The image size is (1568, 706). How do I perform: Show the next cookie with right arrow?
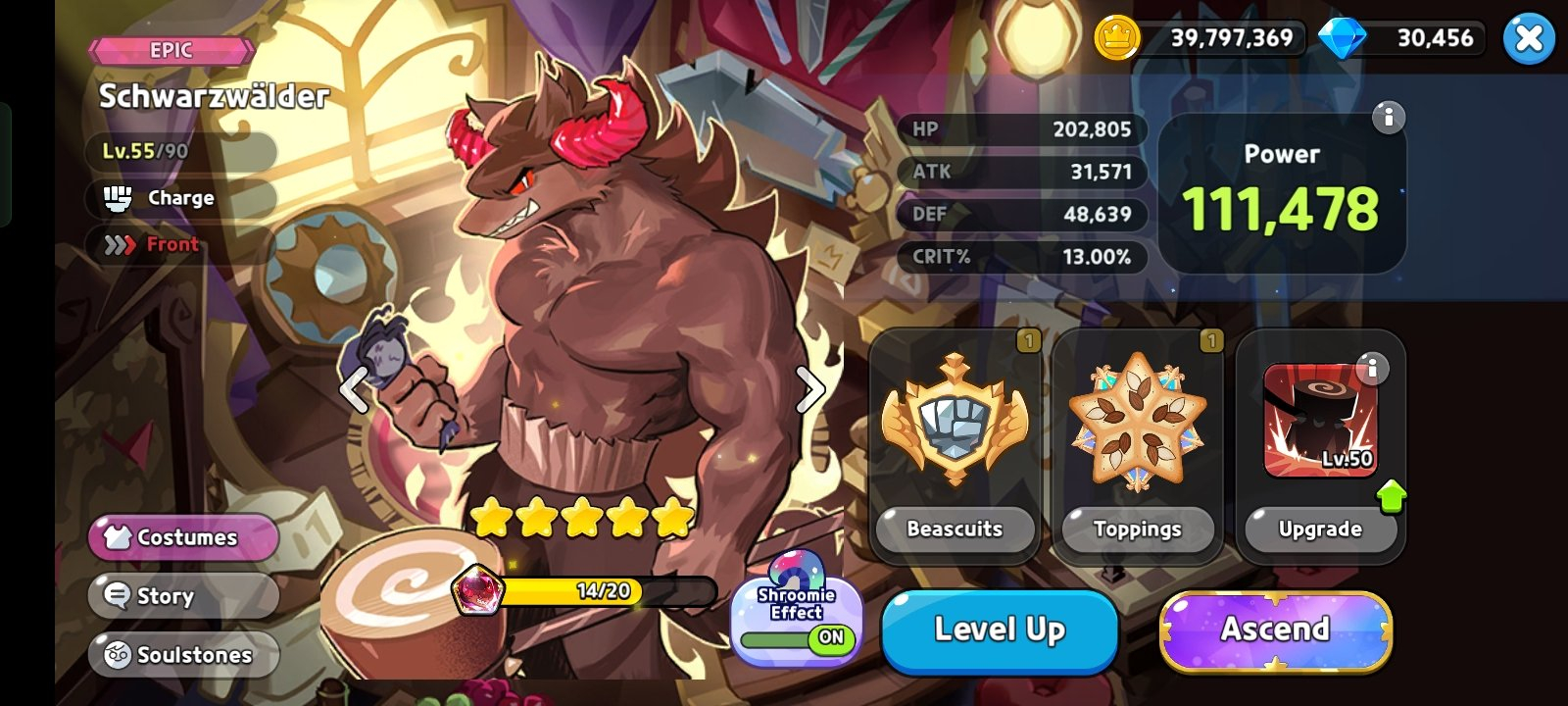click(x=809, y=390)
